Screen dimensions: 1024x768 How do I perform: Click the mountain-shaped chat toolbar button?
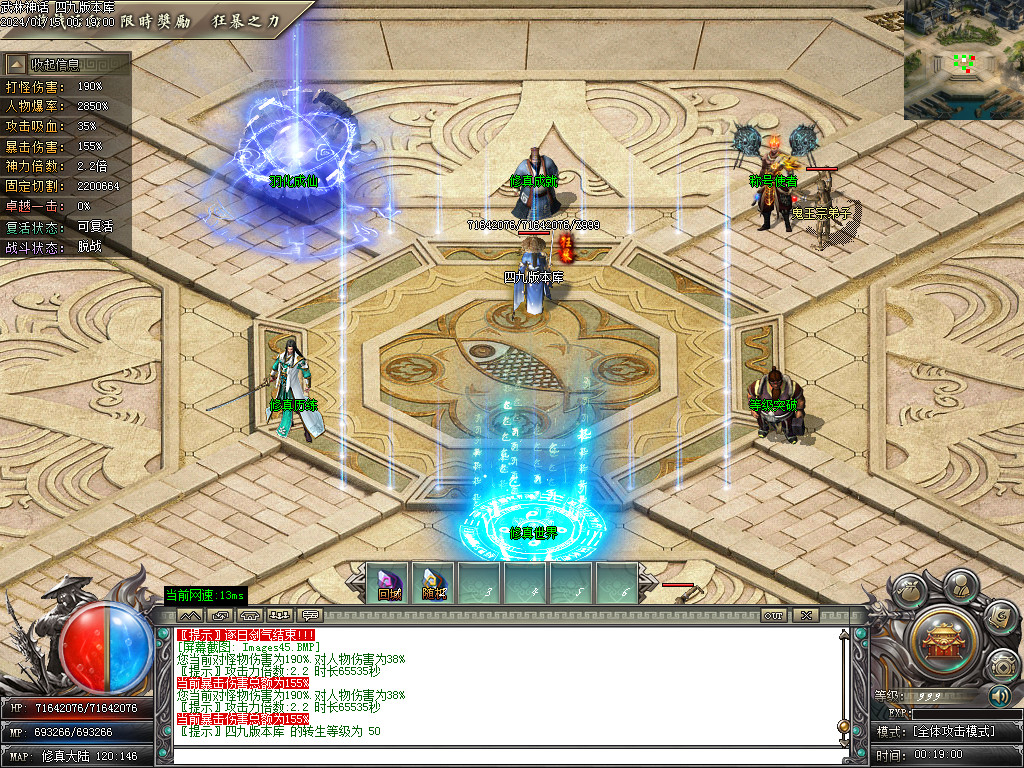190,615
